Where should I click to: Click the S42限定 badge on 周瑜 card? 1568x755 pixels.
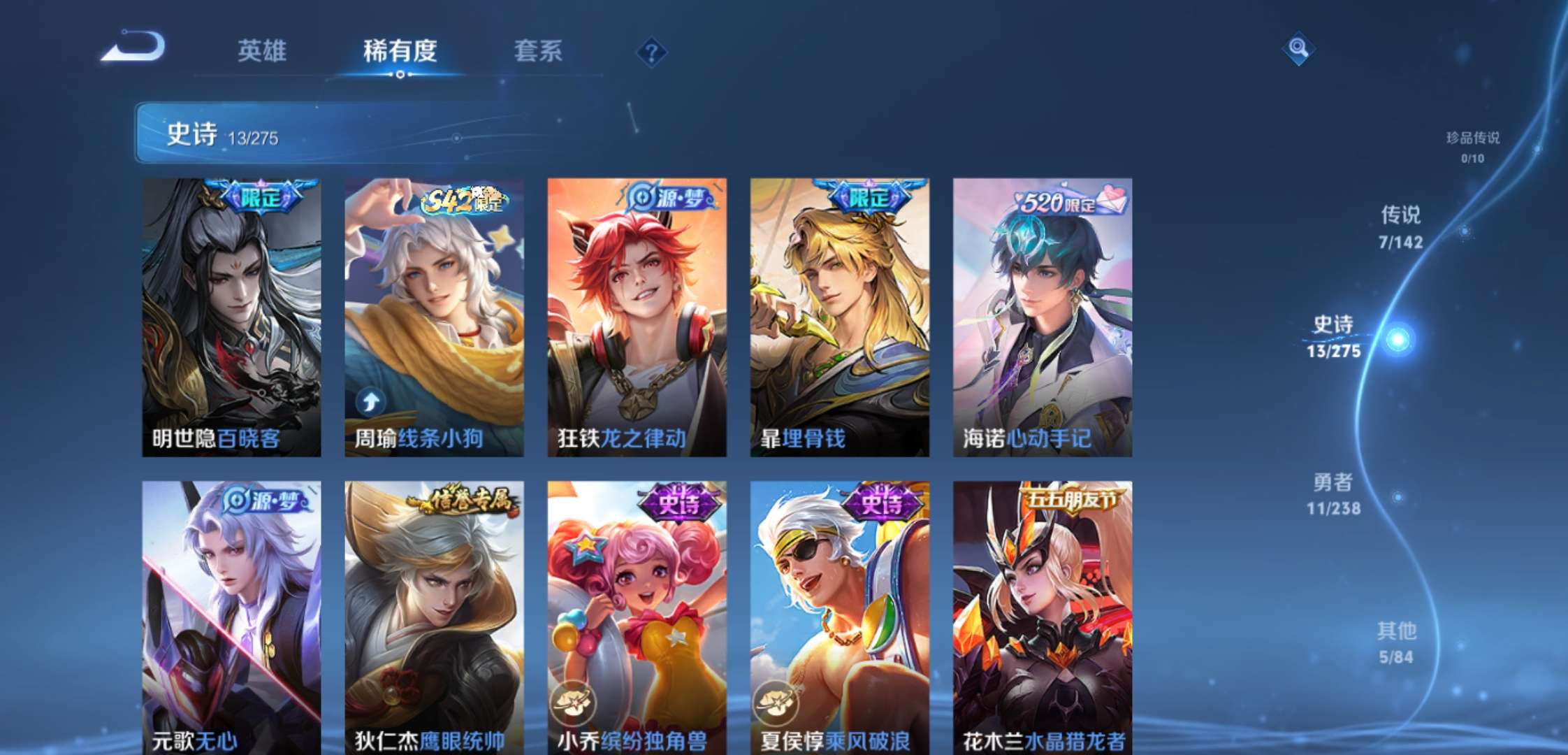tap(461, 202)
